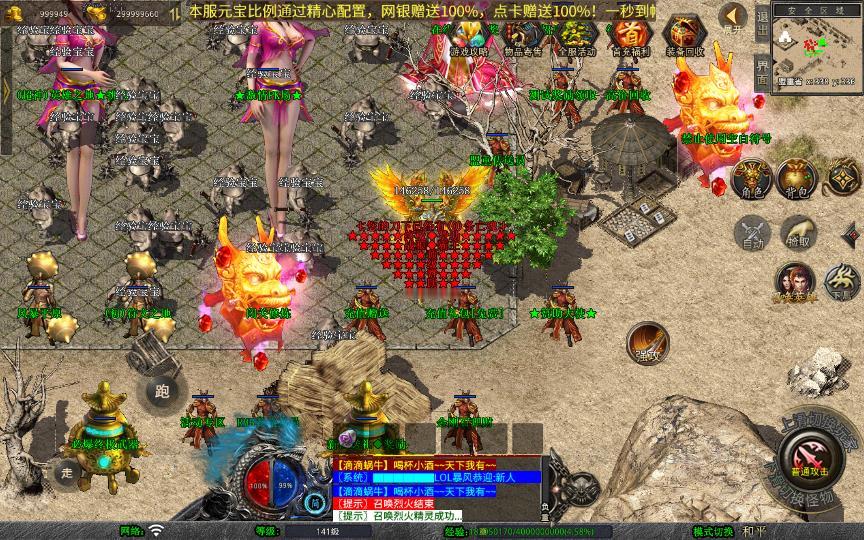This screenshot has height=540, width=864.
Task: Open the 角色 character sheet
Action: (x=750, y=177)
